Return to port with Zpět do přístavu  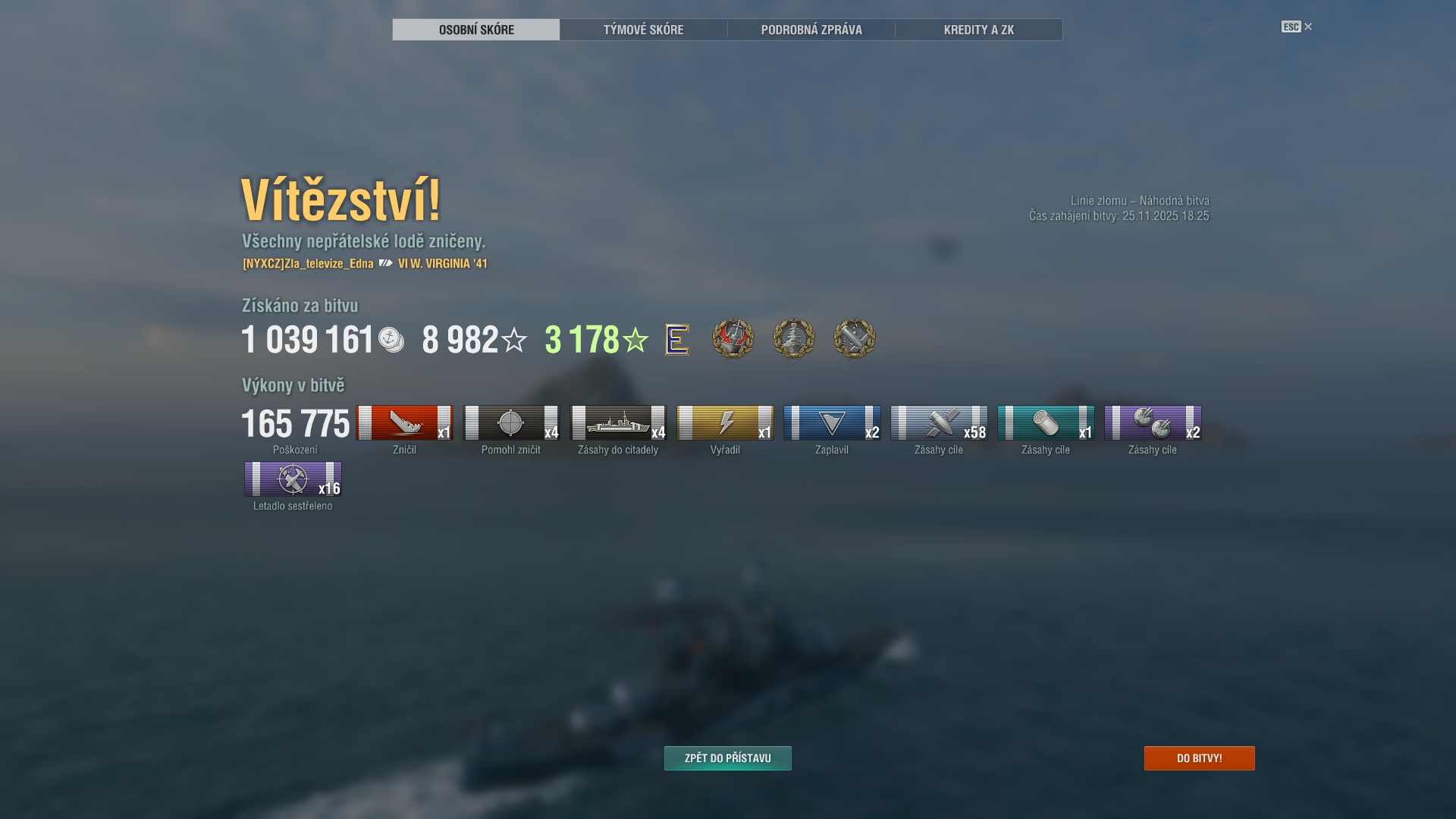[x=727, y=758]
